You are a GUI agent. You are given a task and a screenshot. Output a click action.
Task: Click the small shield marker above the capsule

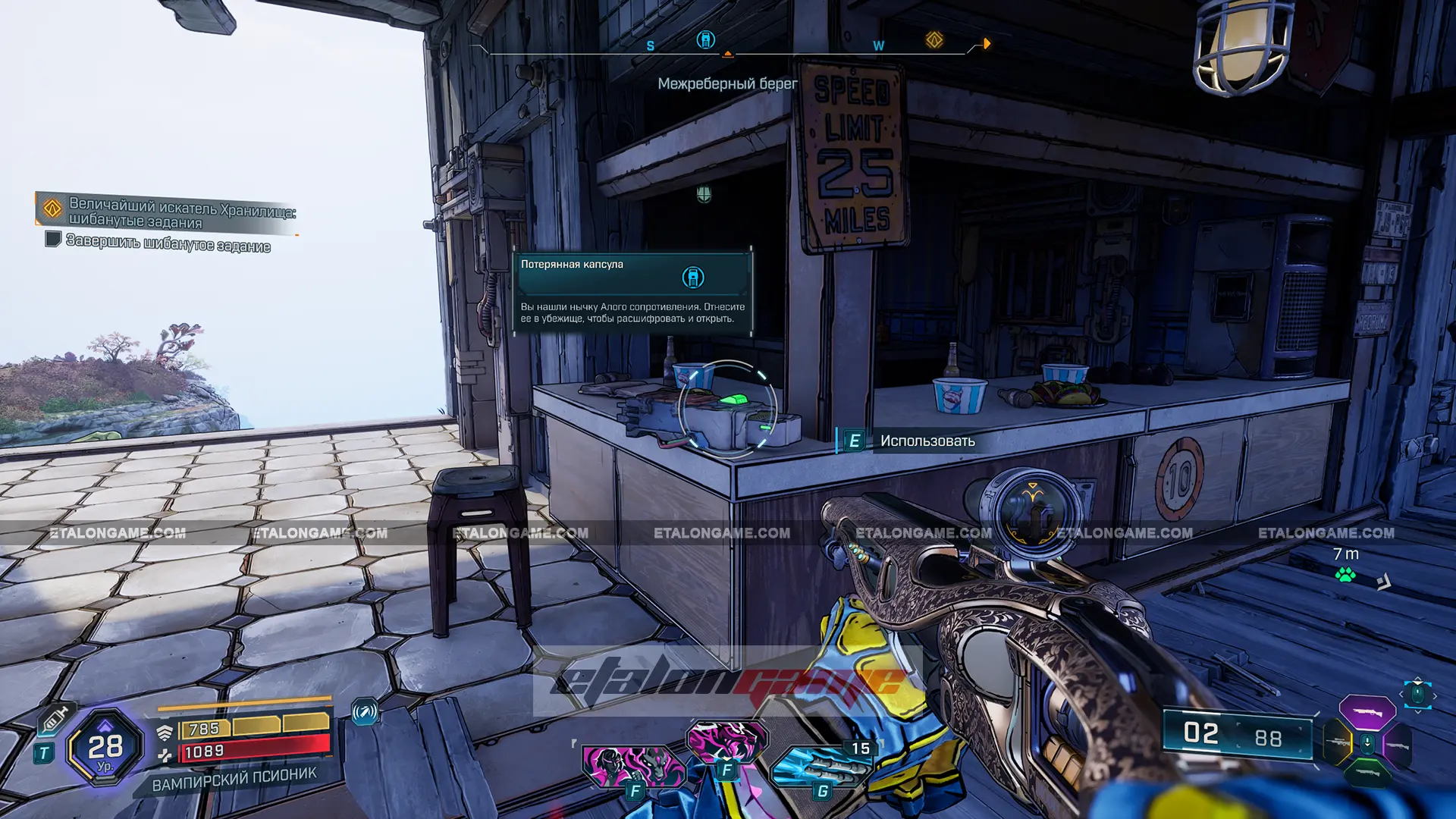click(x=704, y=195)
